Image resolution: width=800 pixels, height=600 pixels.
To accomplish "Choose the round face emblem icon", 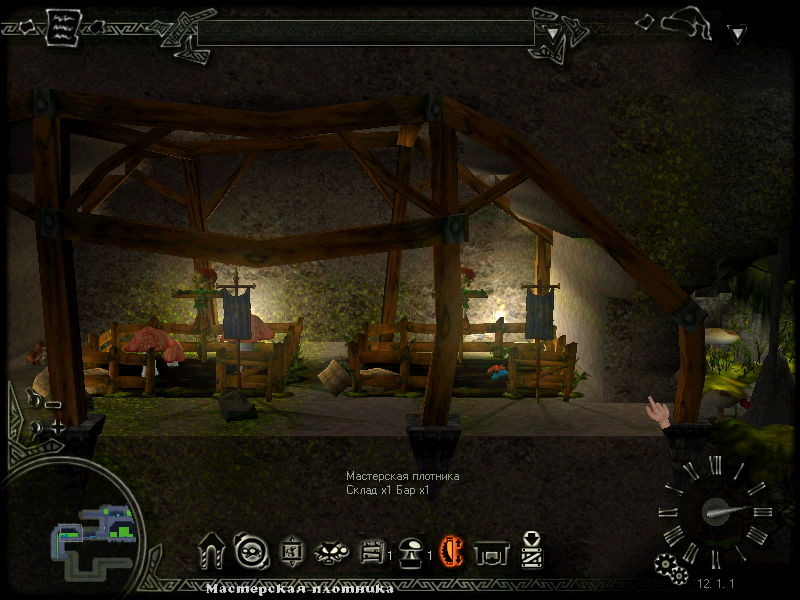I will pos(247,550).
